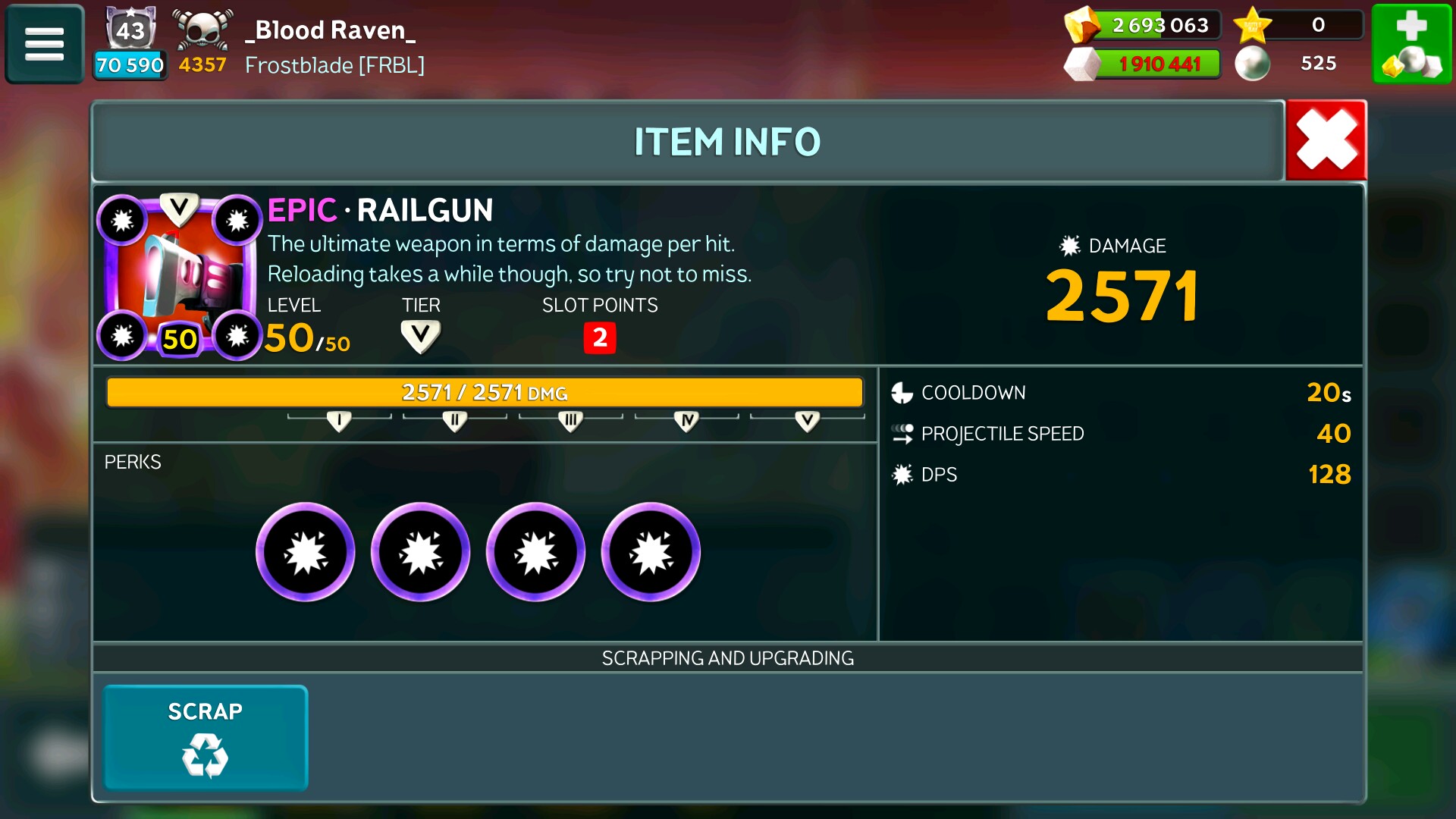Select the Railgun item thumbnail
Viewport: 1456px width, 819px height.
coord(180,277)
